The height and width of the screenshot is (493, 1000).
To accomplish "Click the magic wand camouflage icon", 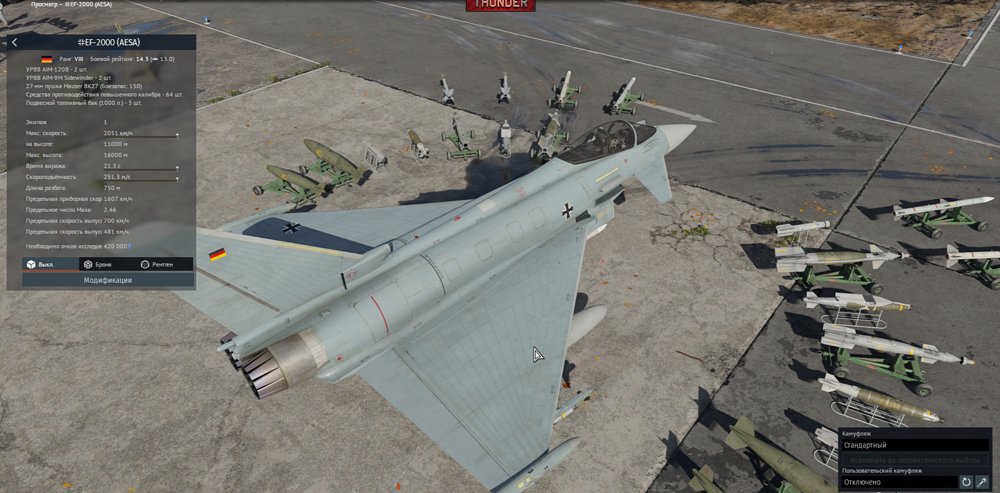I will (x=982, y=482).
